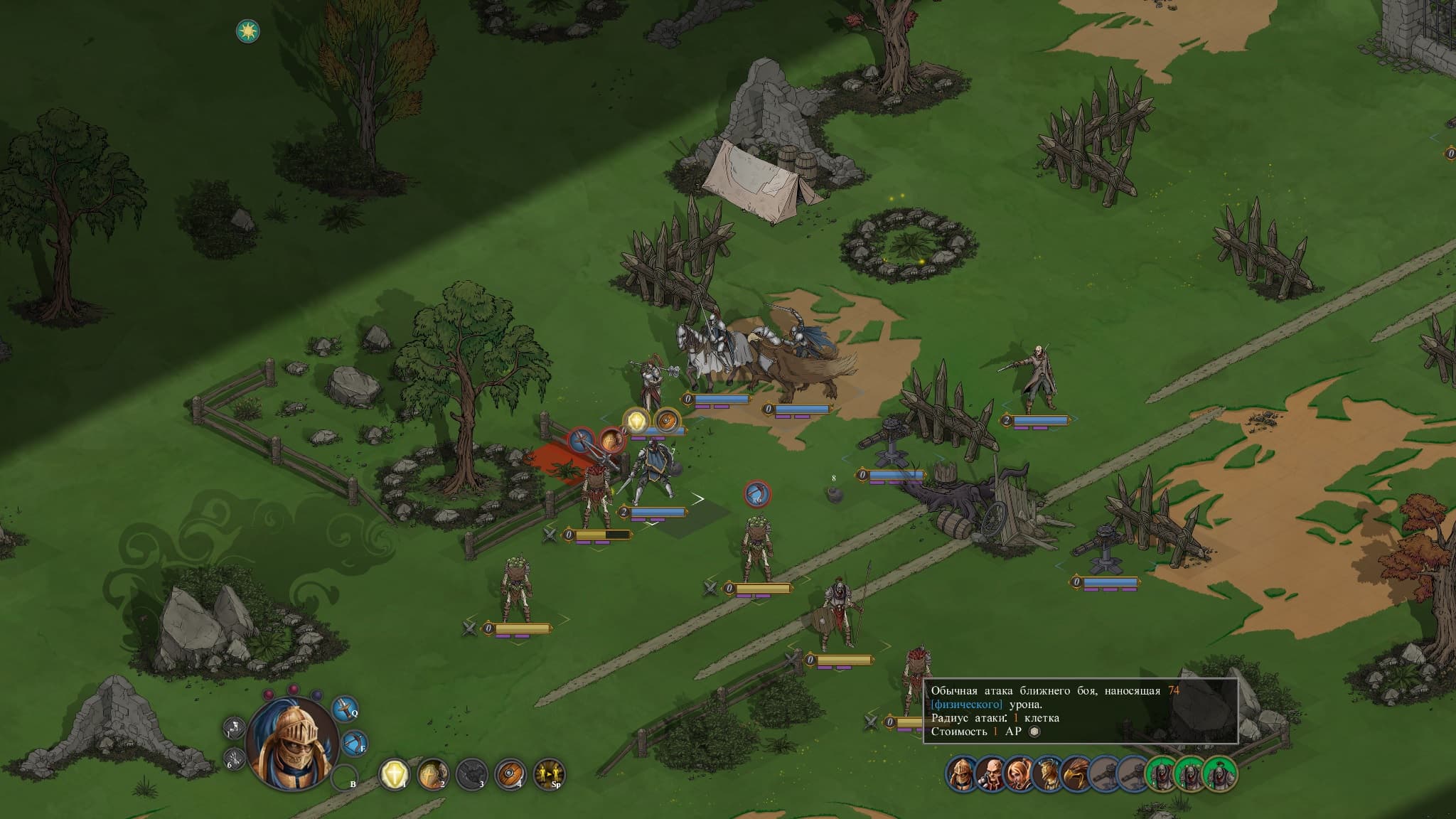Select the greyed-out third ability slot
The width and height of the screenshot is (1456, 819).
(x=471, y=773)
